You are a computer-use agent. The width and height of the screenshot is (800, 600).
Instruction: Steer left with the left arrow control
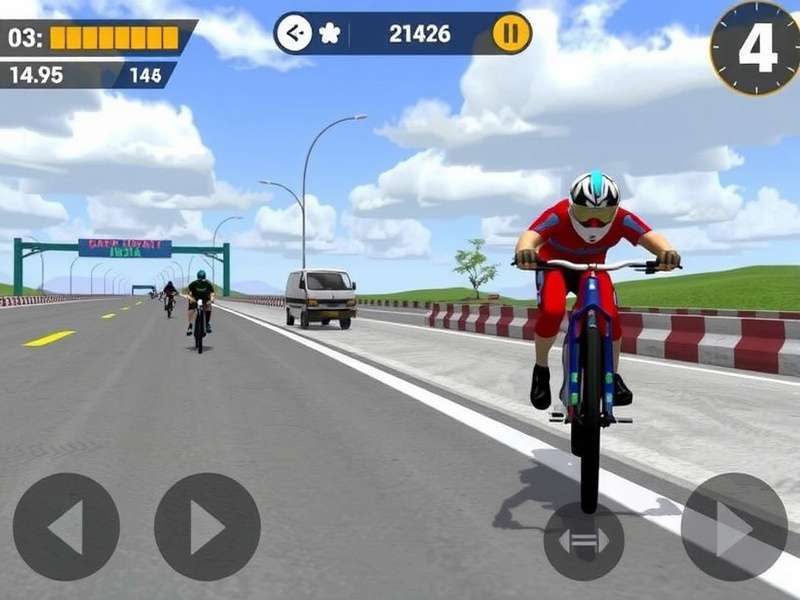click(66, 527)
